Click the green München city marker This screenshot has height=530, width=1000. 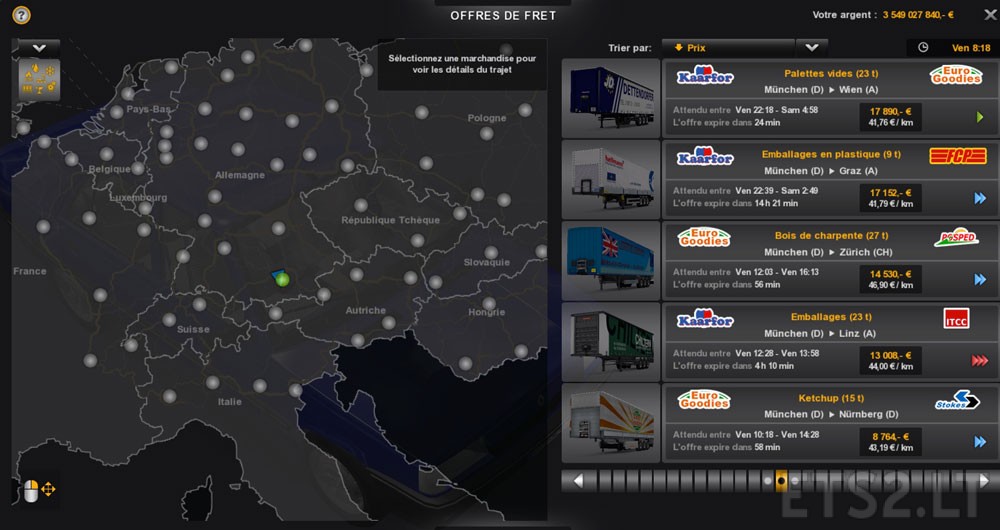coord(282,279)
